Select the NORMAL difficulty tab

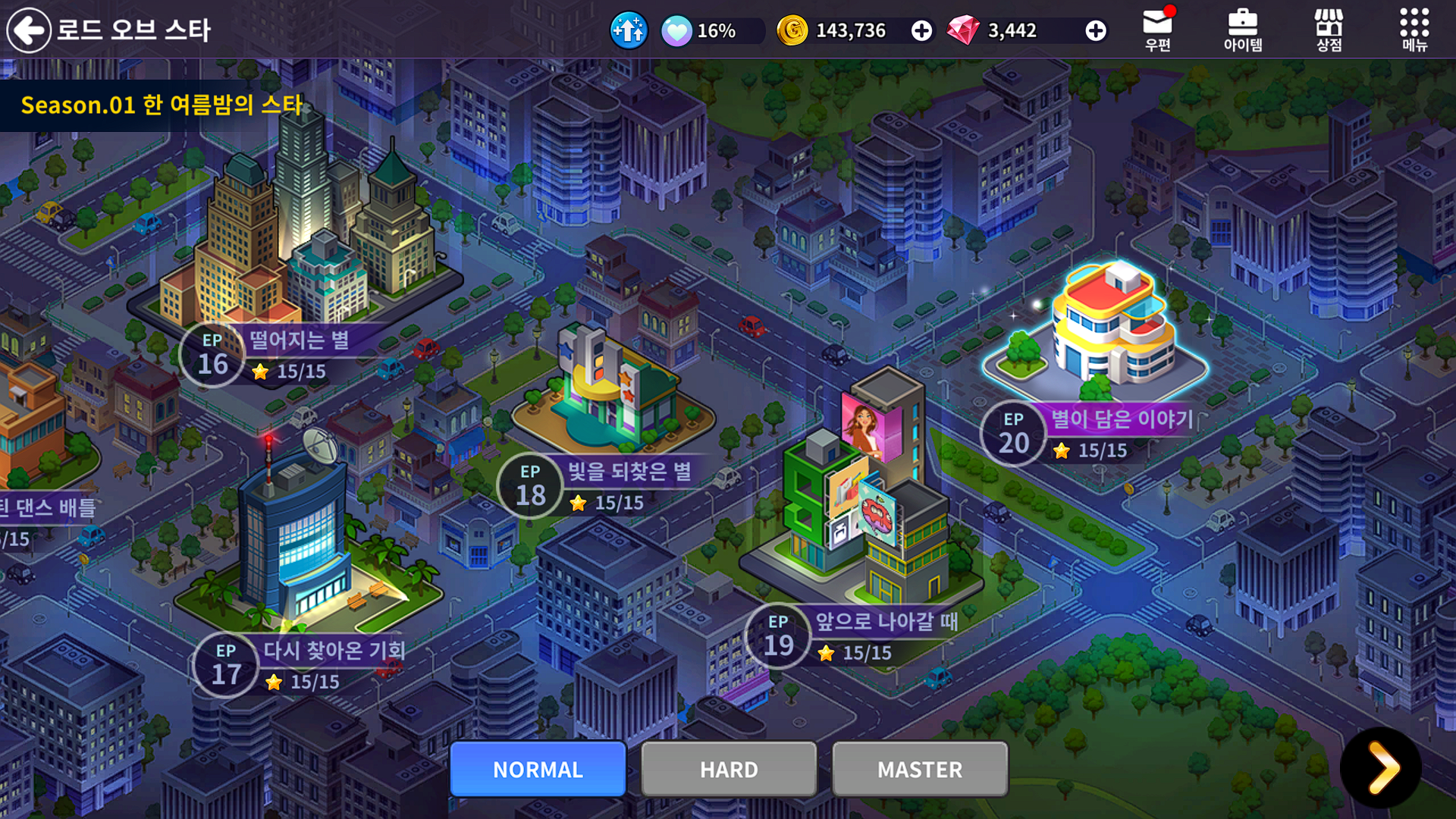[538, 769]
